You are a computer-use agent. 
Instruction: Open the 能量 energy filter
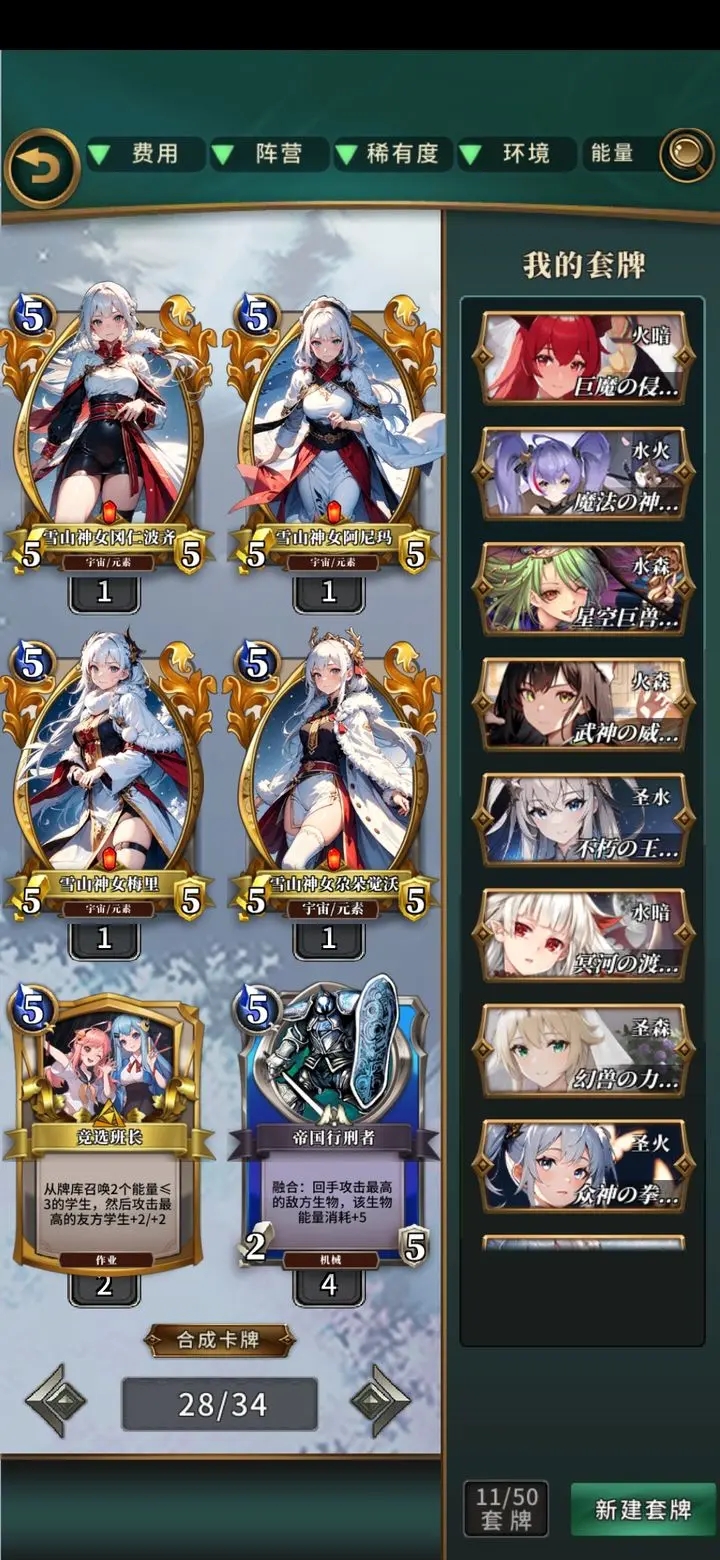612,154
